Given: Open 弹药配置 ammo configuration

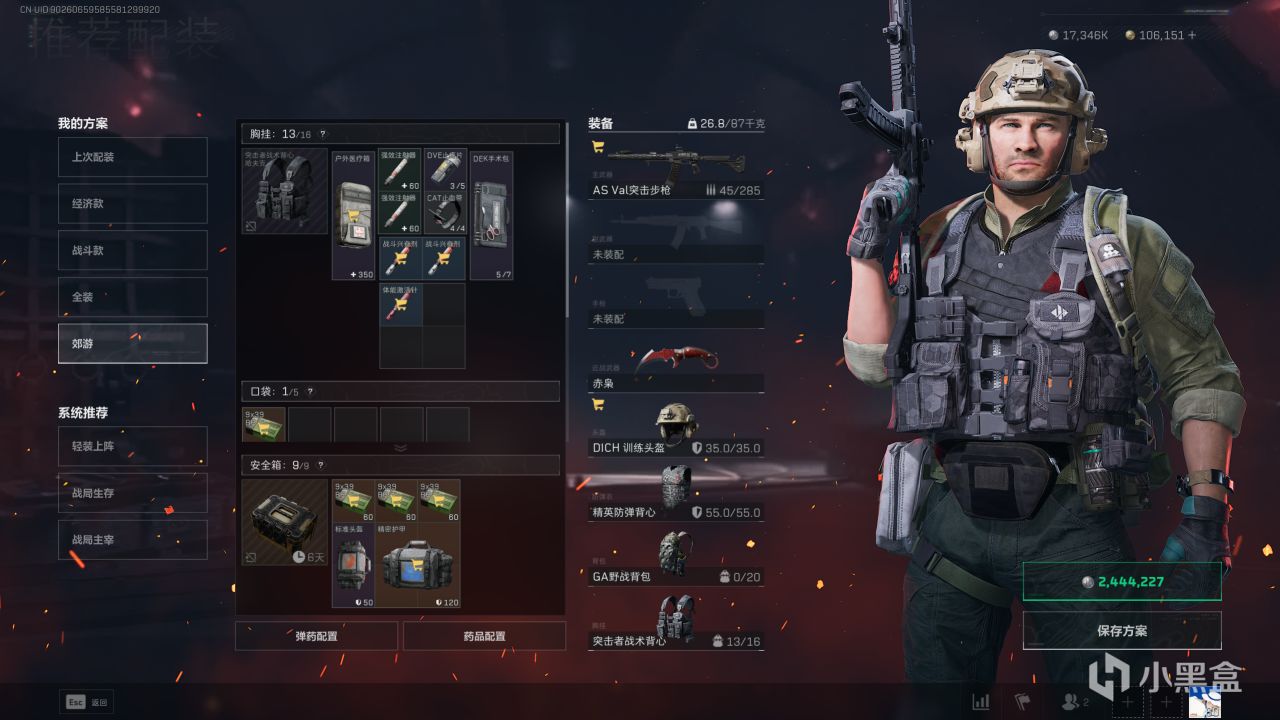Looking at the screenshot, I should tap(316, 636).
